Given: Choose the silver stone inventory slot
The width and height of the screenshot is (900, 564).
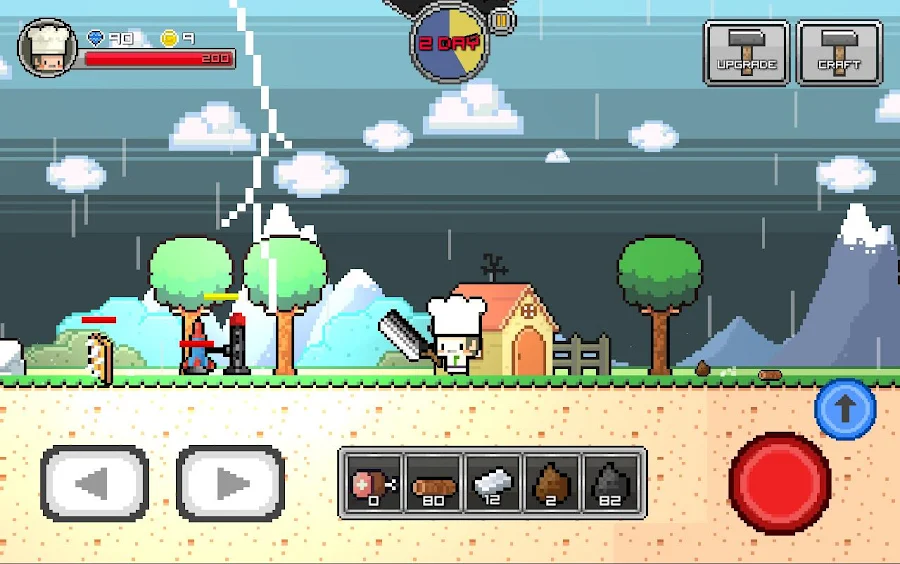Looking at the screenshot, I should point(492,482).
